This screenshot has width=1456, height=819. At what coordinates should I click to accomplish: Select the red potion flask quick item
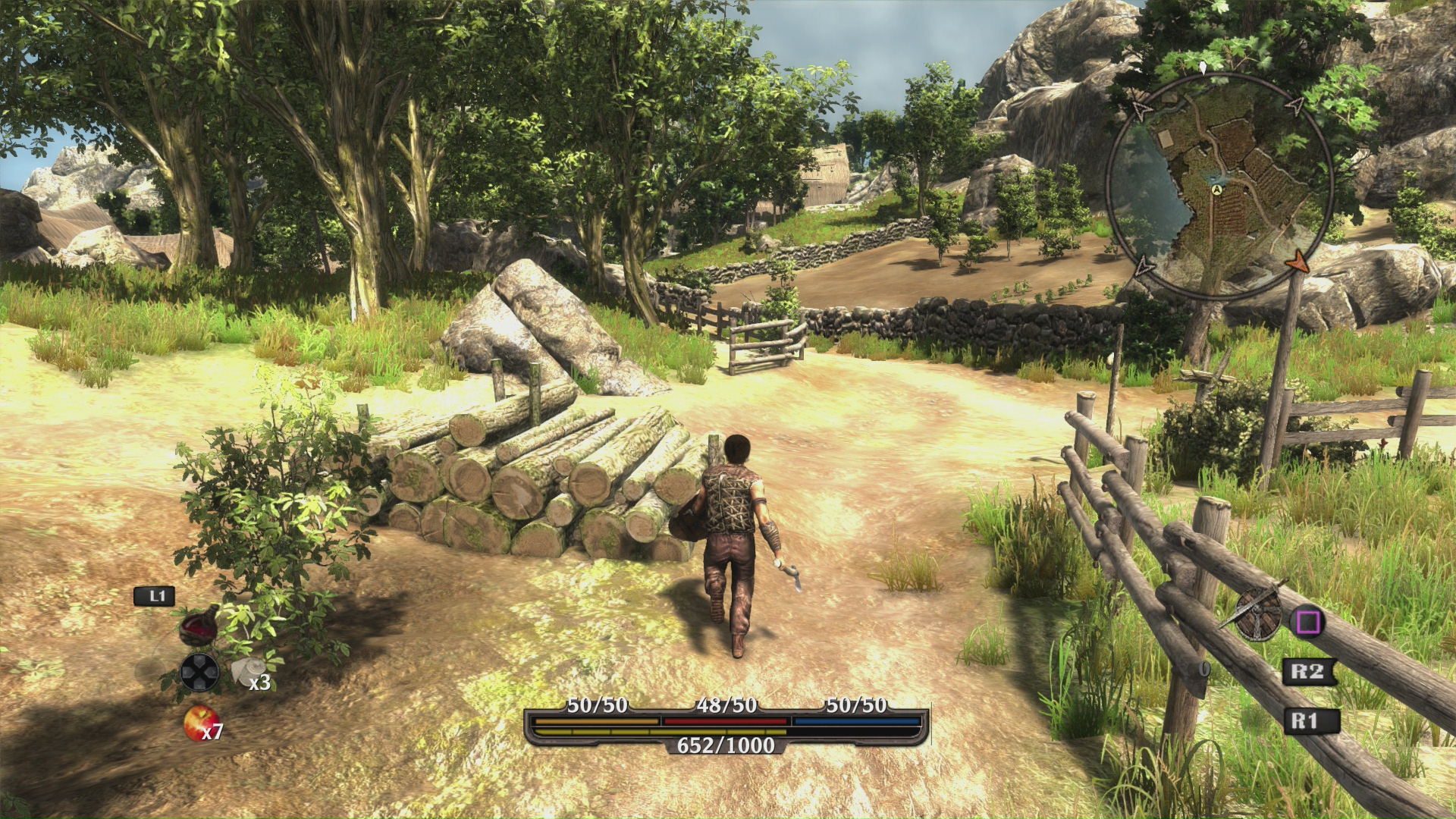(199, 627)
